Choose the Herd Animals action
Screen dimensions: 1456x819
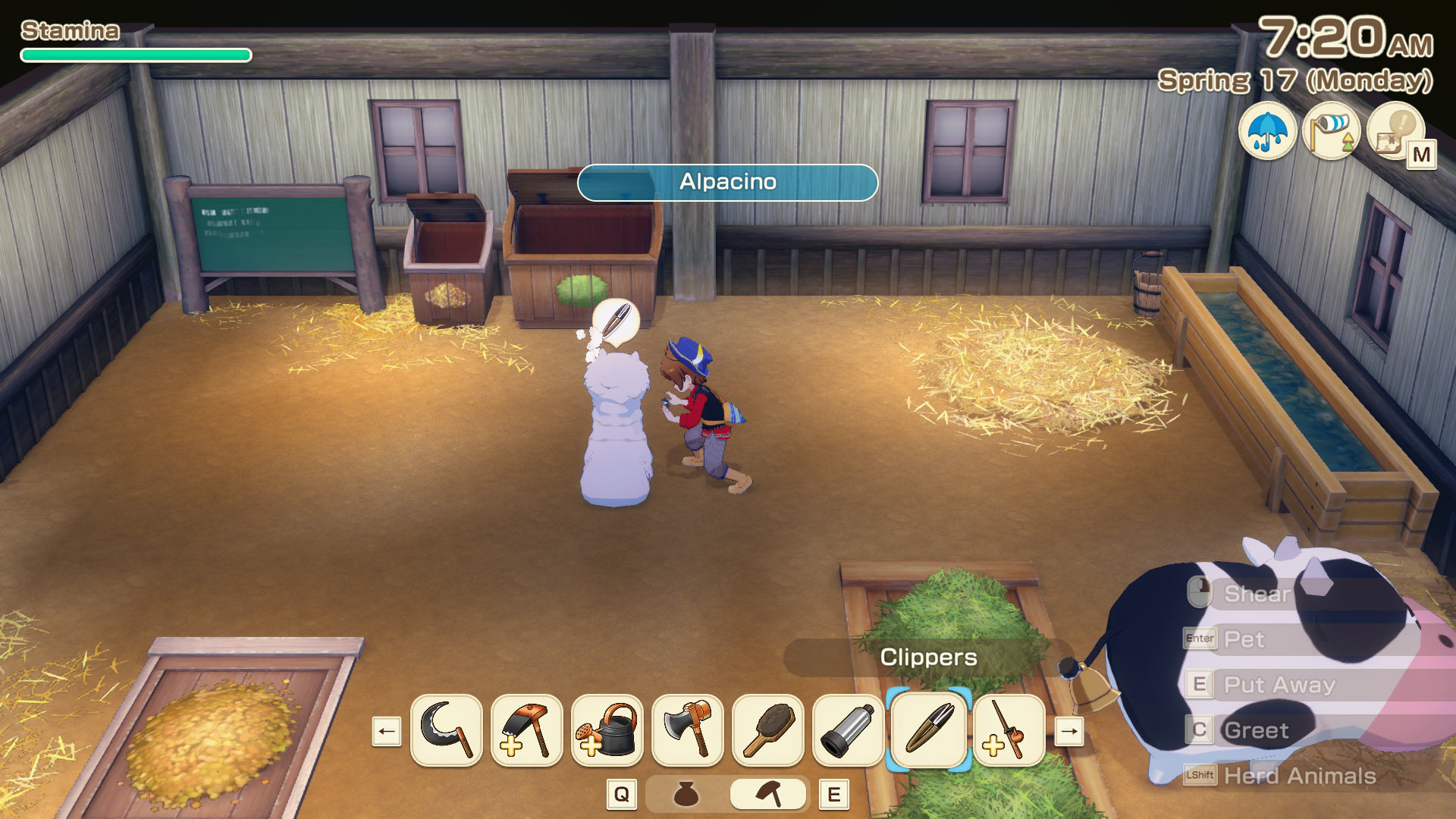(x=1299, y=776)
